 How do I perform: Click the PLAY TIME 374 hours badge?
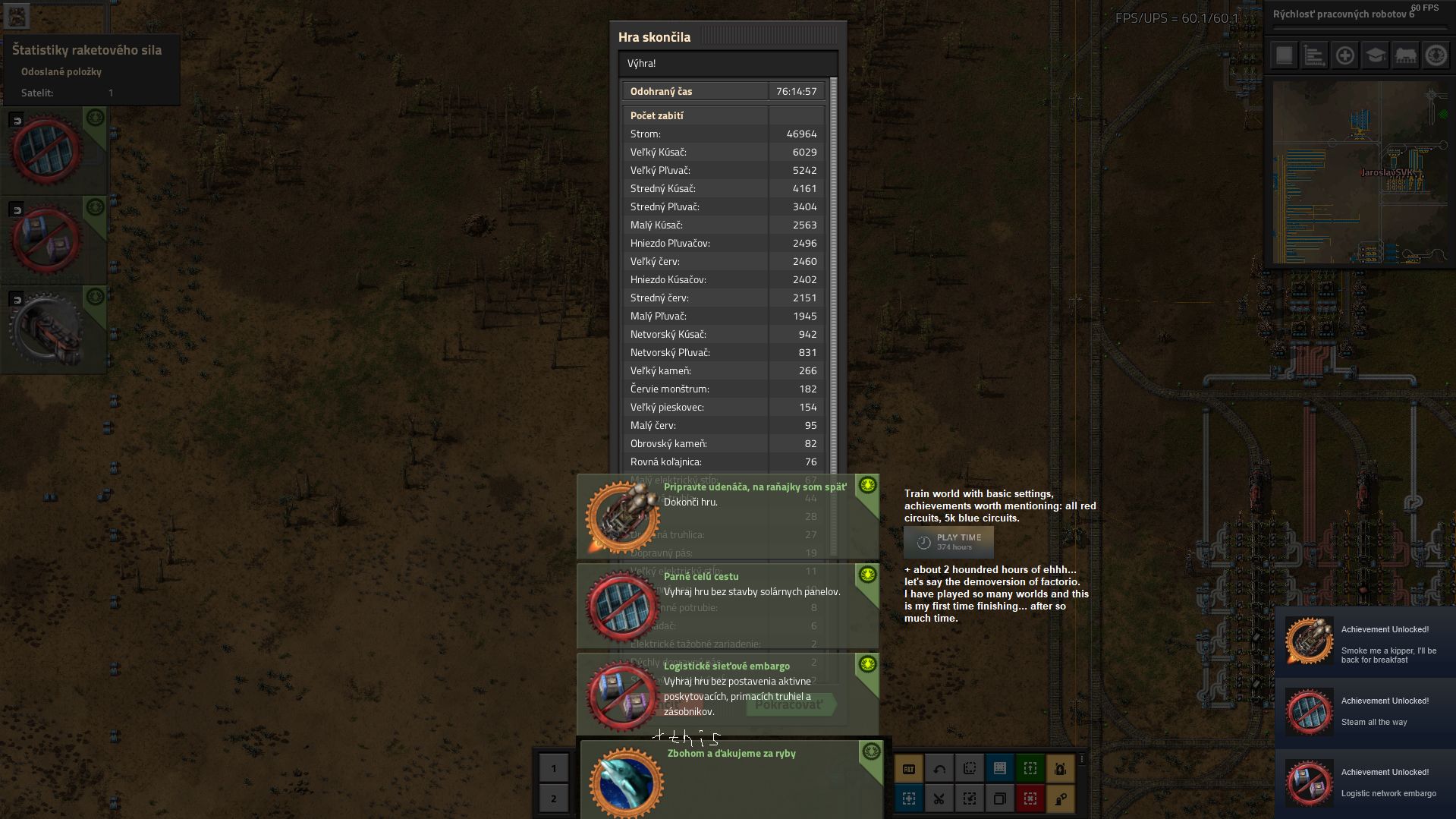pos(950,542)
